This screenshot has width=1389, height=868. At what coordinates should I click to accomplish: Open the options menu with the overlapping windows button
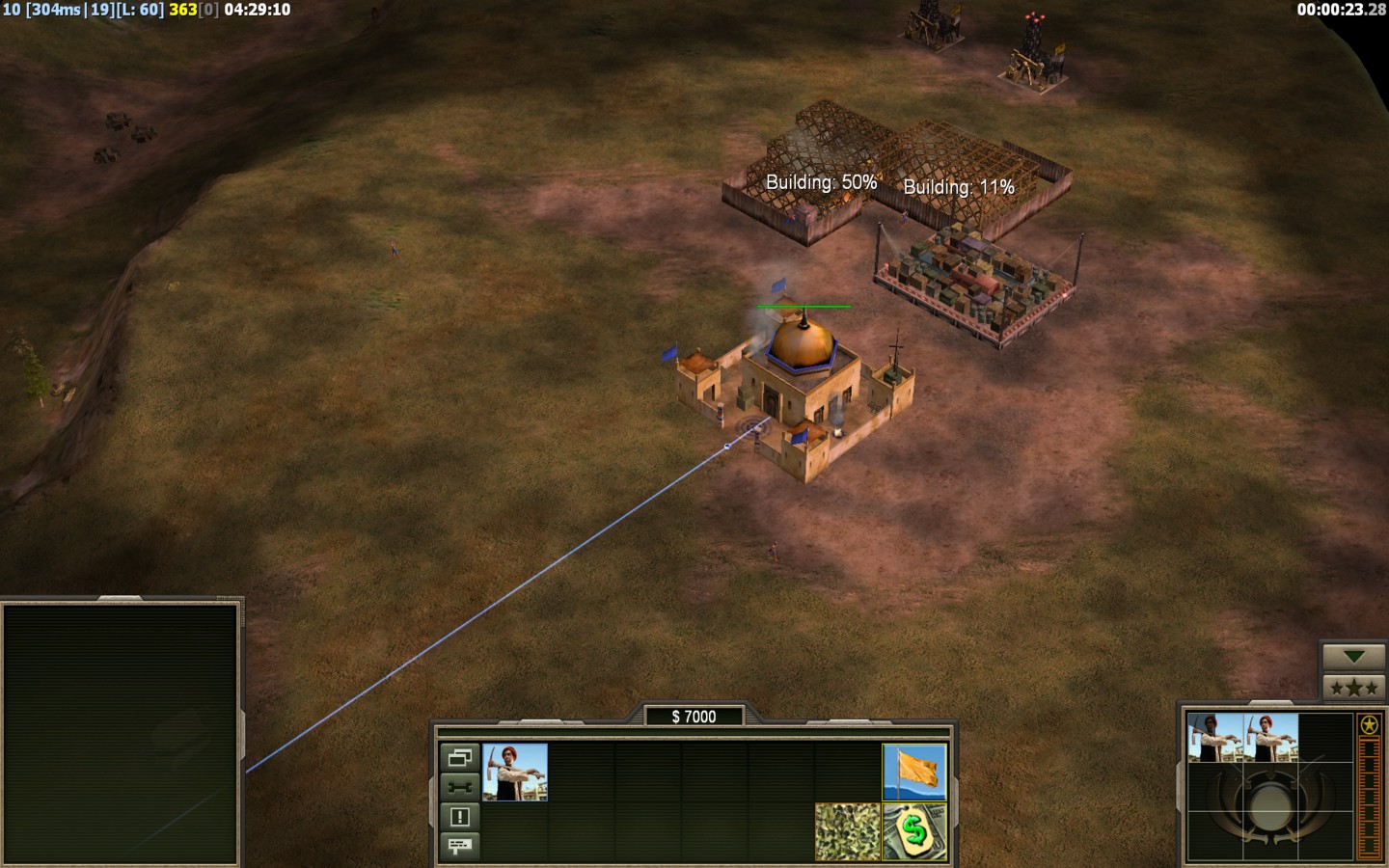pyautogui.click(x=459, y=757)
